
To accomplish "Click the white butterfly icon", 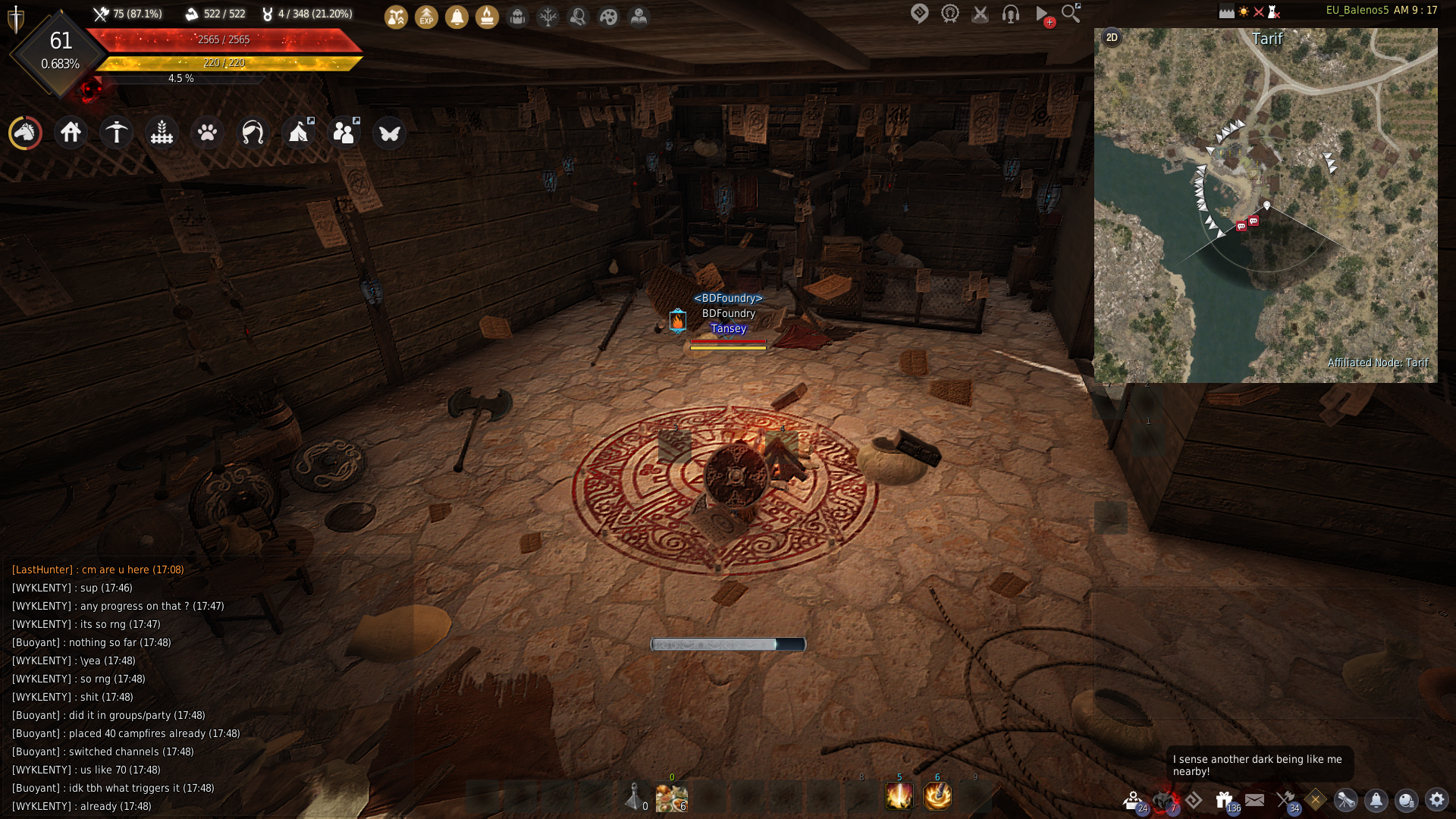I will coord(390,133).
